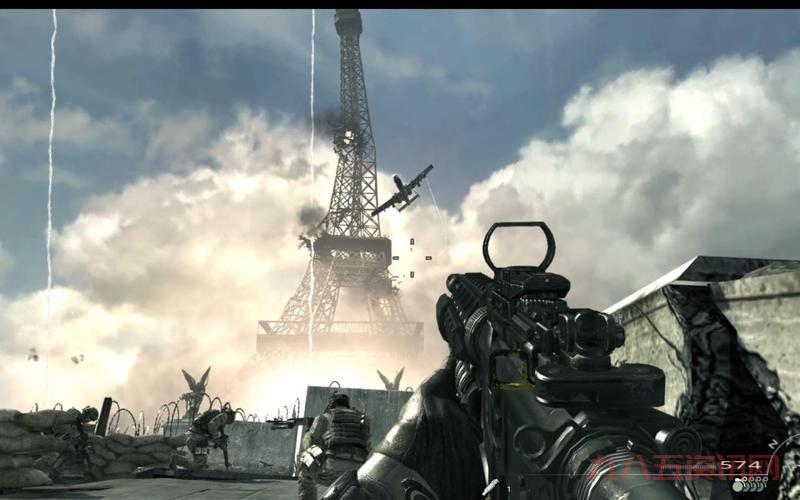This screenshot has height=500, width=800.
Task: Click the compass arc marked N
Action: pyautogui.click(x=775, y=442)
